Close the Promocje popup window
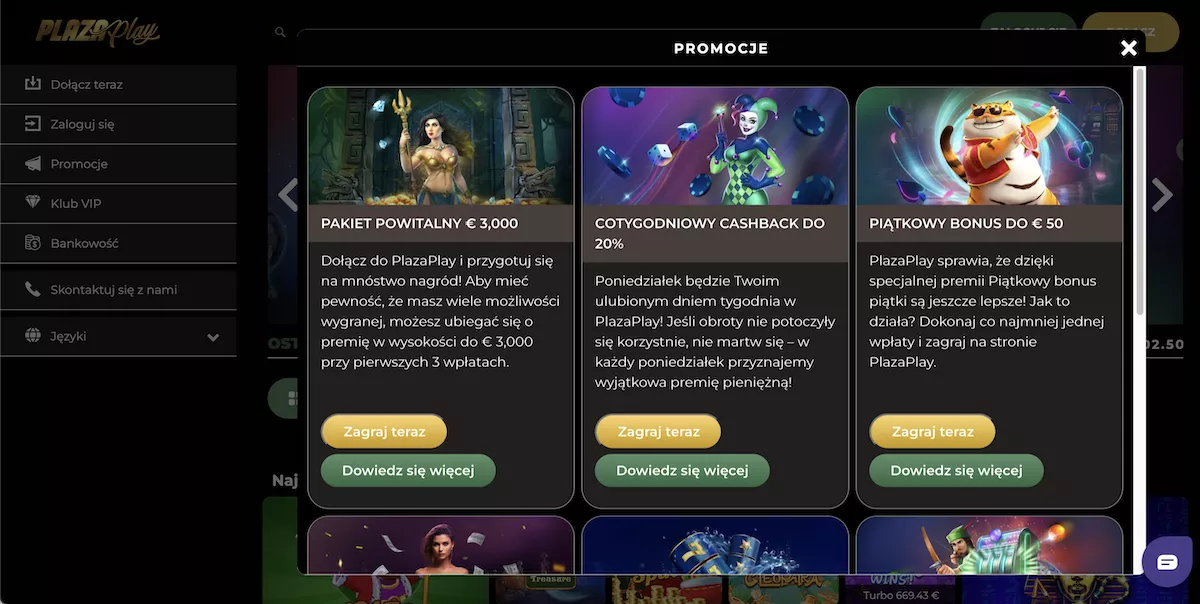The width and height of the screenshot is (1200, 604). (x=1129, y=48)
